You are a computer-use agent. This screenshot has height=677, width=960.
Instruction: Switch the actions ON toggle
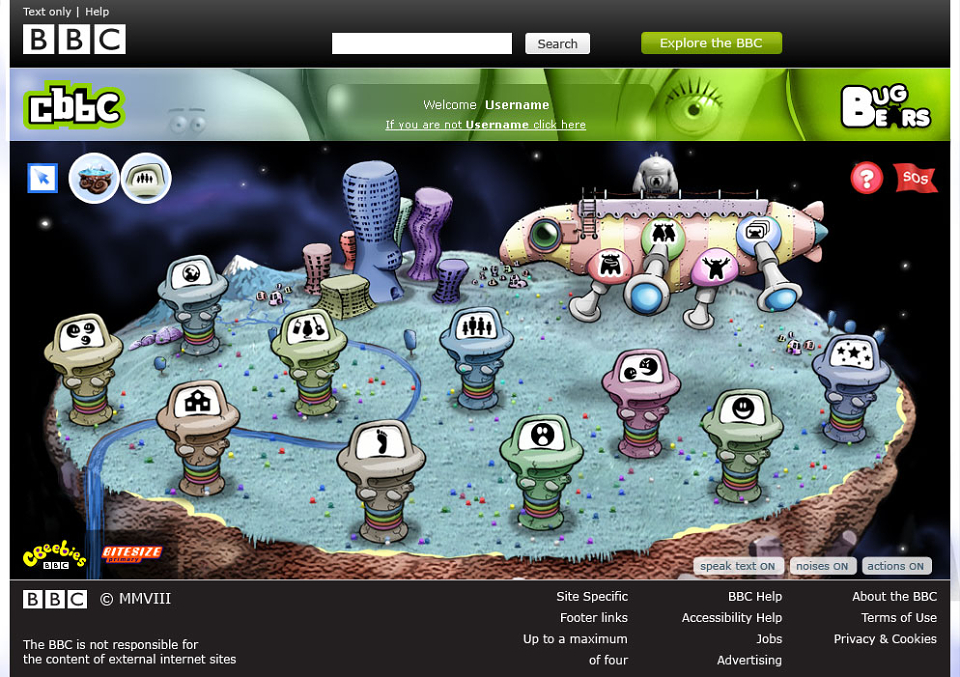(896, 566)
